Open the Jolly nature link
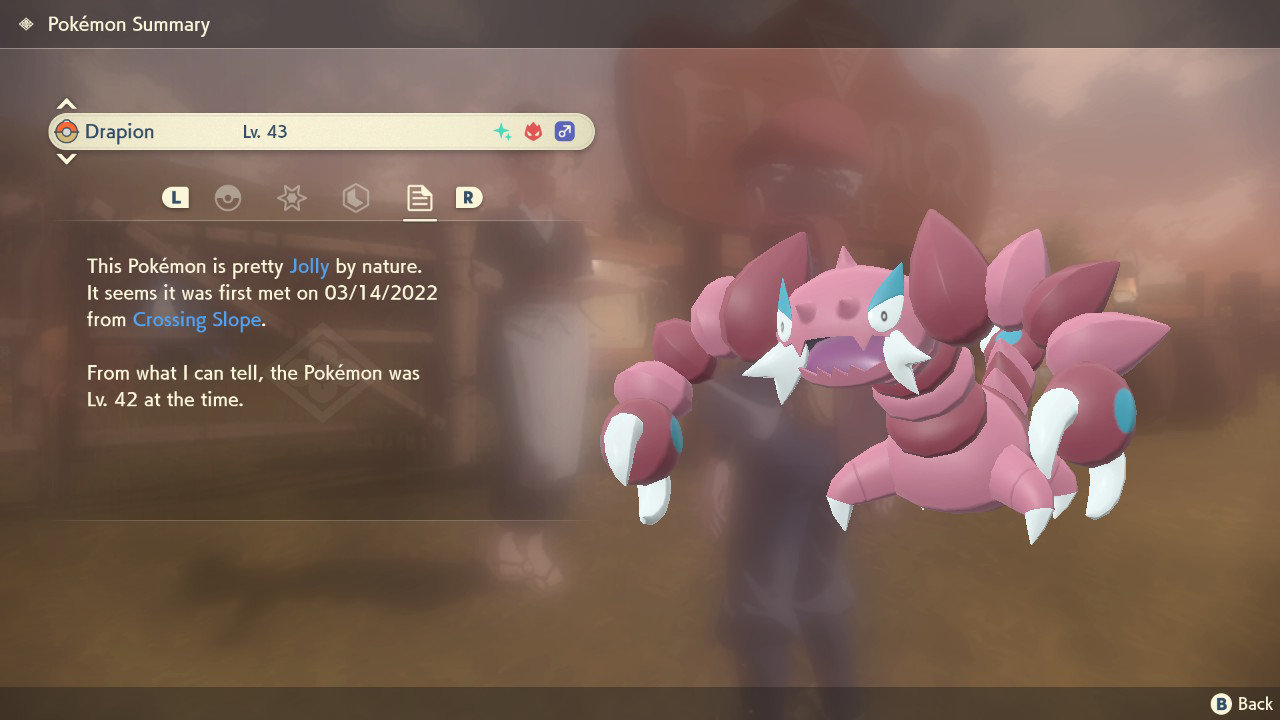Screen dimensions: 1280x720 (x=310, y=266)
